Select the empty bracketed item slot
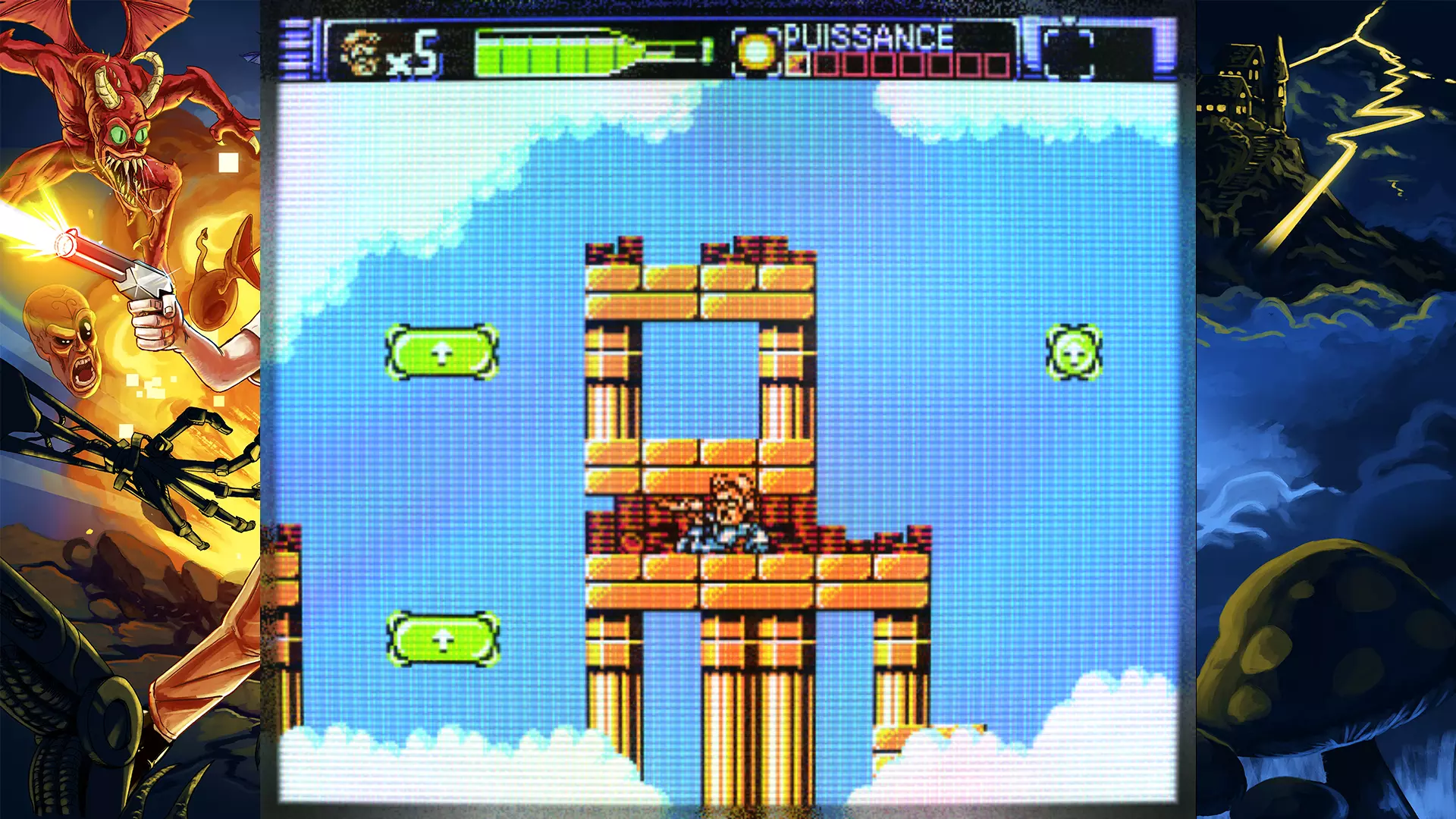The image size is (1456, 819). tap(1068, 53)
